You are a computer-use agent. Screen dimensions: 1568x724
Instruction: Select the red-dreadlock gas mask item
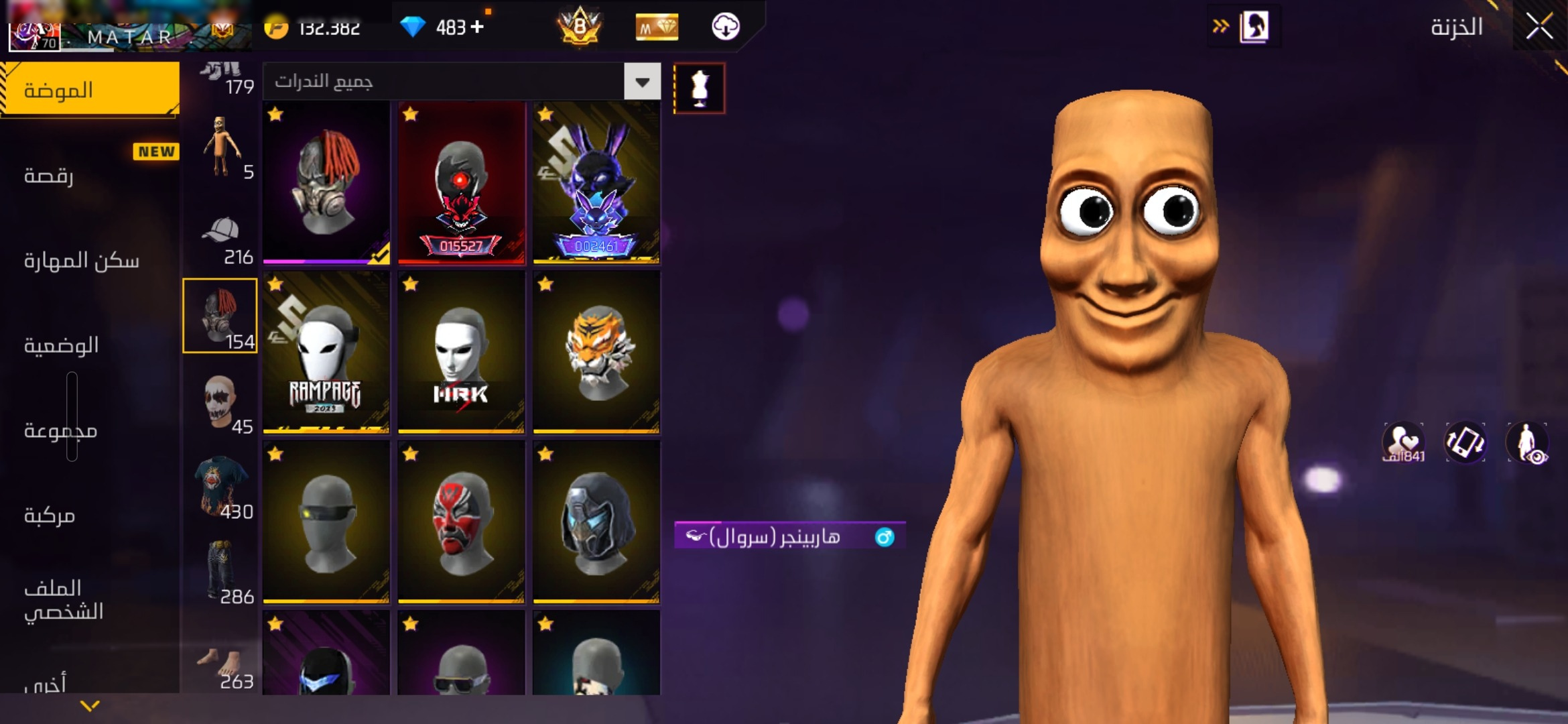click(x=326, y=182)
